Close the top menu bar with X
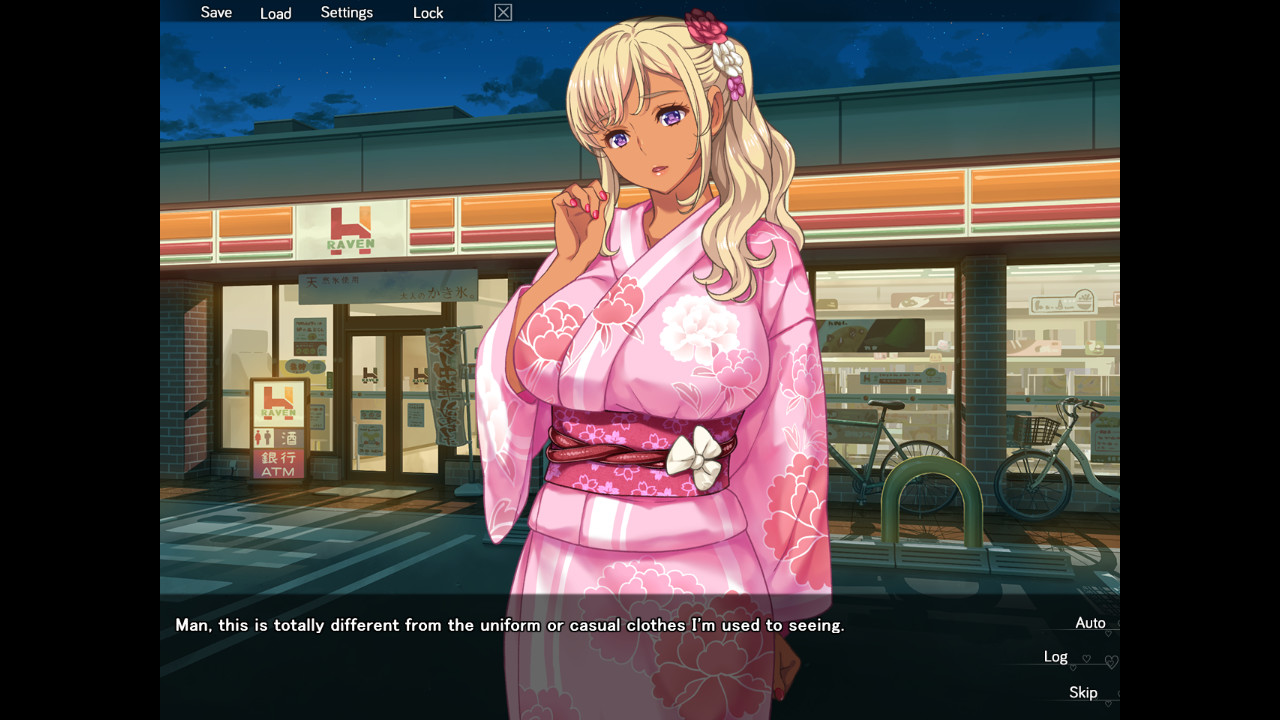1280x720 pixels. click(x=503, y=13)
